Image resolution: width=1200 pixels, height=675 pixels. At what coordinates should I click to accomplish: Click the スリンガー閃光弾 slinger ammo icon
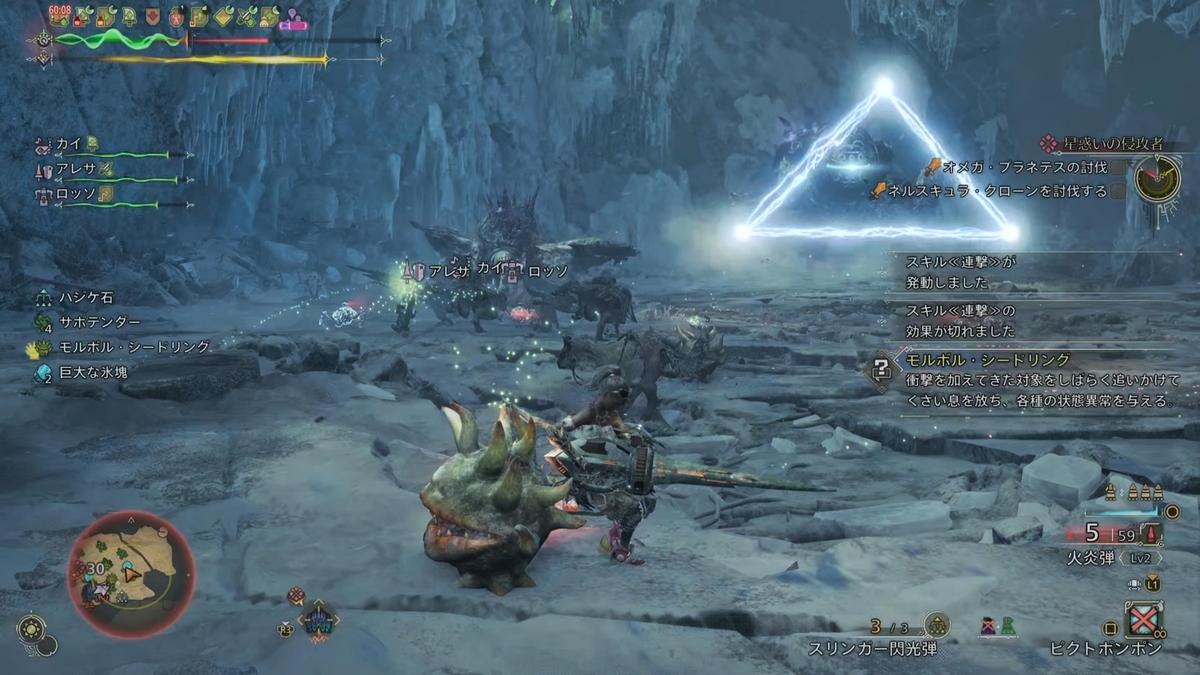[x=936, y=626]
